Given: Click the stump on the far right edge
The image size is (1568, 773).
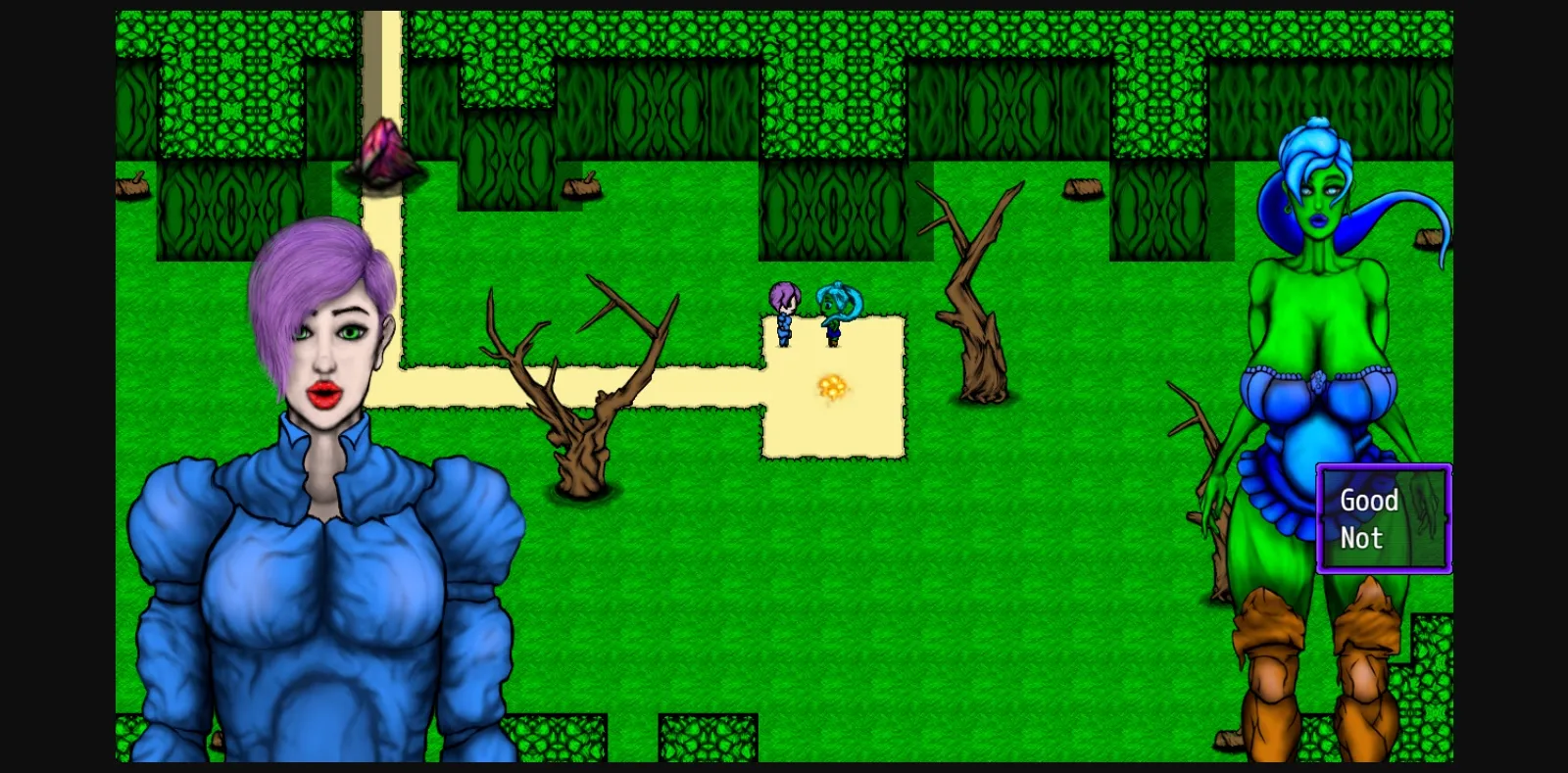Looking at the screenshot, I should click(x=1431, y=238).
